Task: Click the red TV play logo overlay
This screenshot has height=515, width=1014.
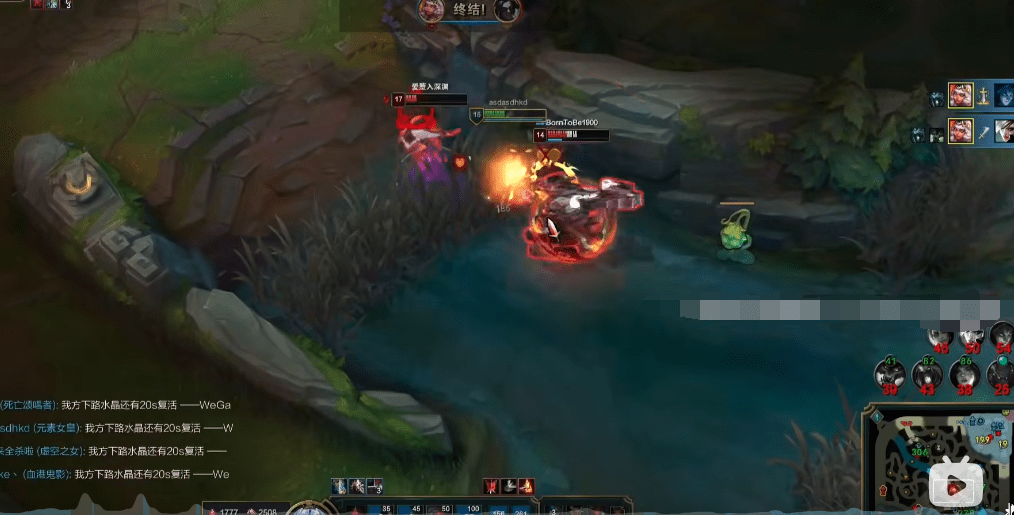Action: pyautogui.click(x=955, y=487)
